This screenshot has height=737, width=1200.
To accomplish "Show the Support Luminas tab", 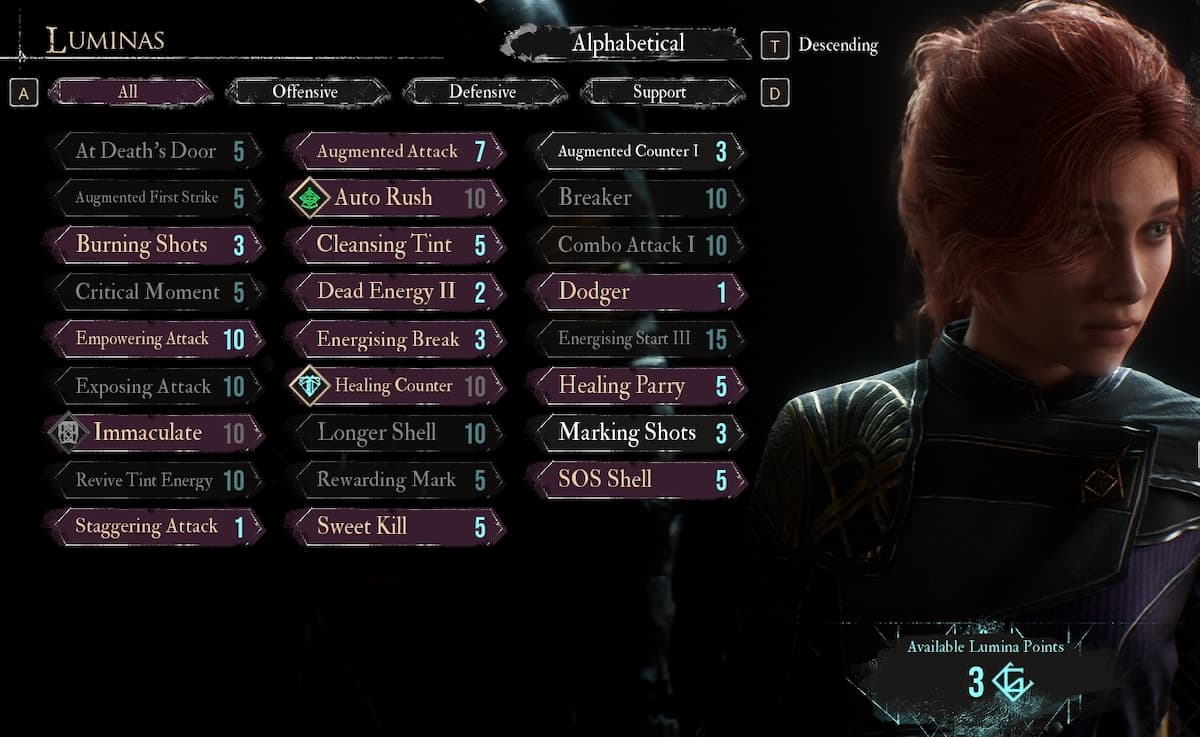I will 659,92.
